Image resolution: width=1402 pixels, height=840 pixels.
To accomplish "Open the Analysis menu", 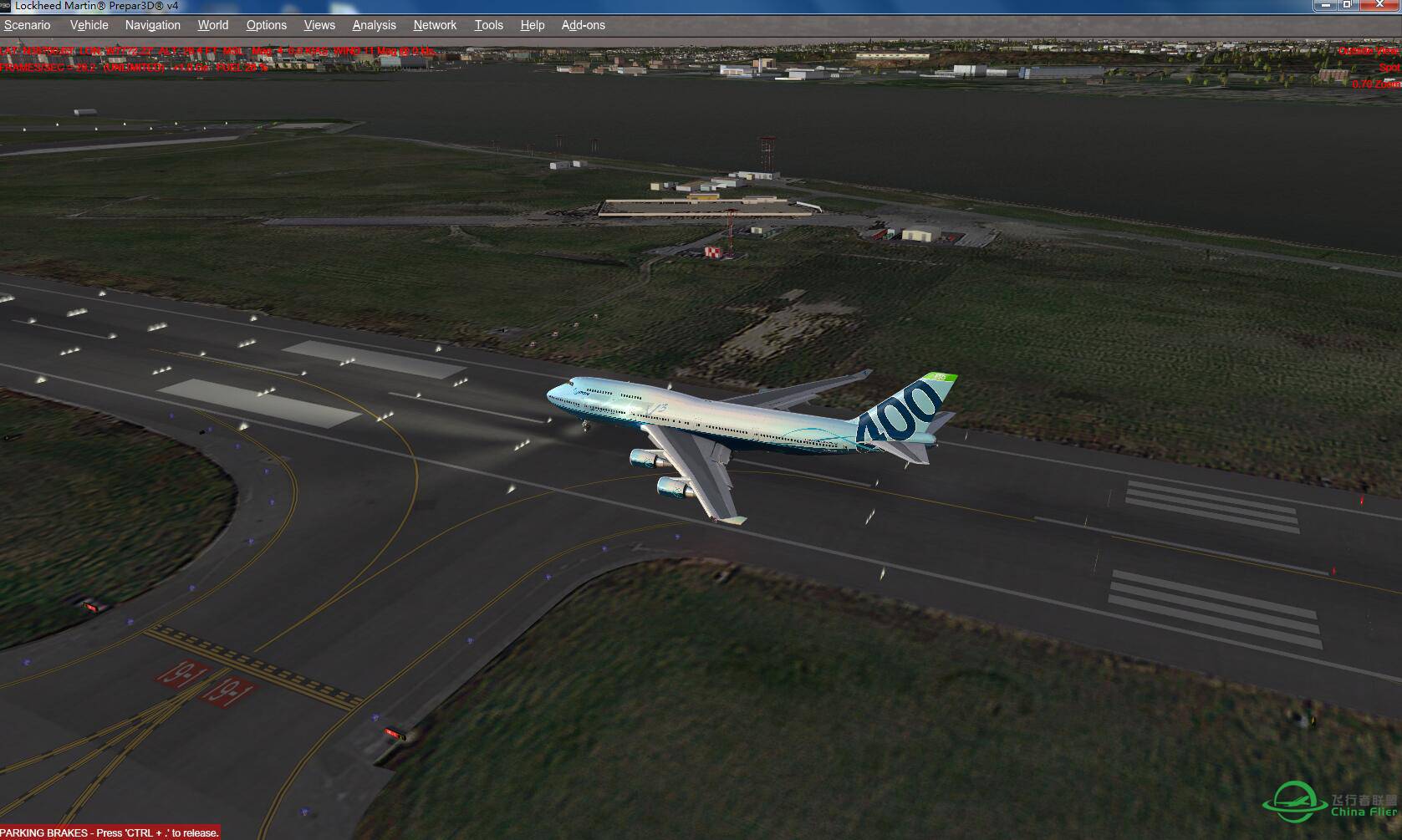I will click(x=374, y=25).
